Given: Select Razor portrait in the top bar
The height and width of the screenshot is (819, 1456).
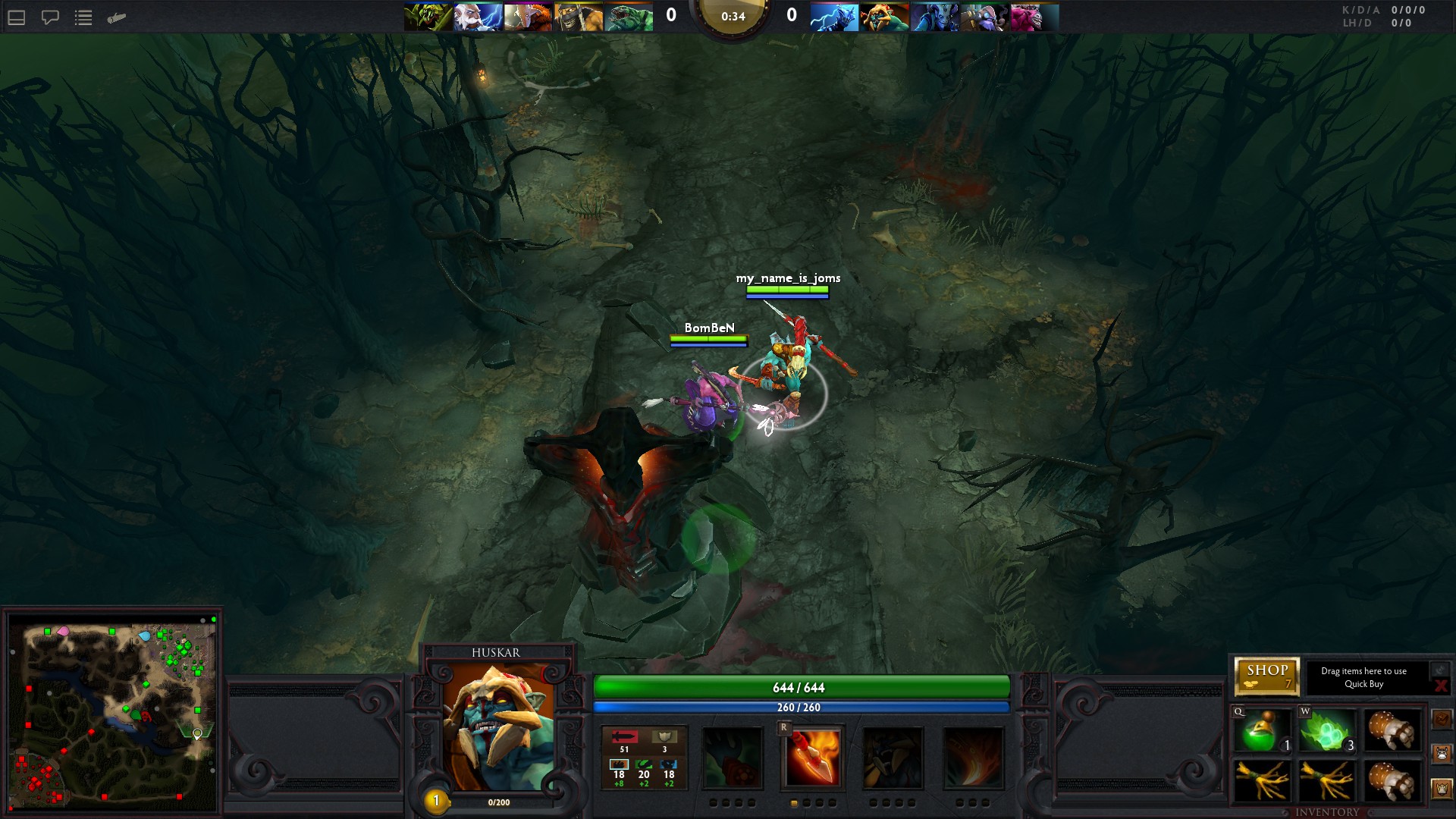Looking at the screenshot, I should 833,17.
